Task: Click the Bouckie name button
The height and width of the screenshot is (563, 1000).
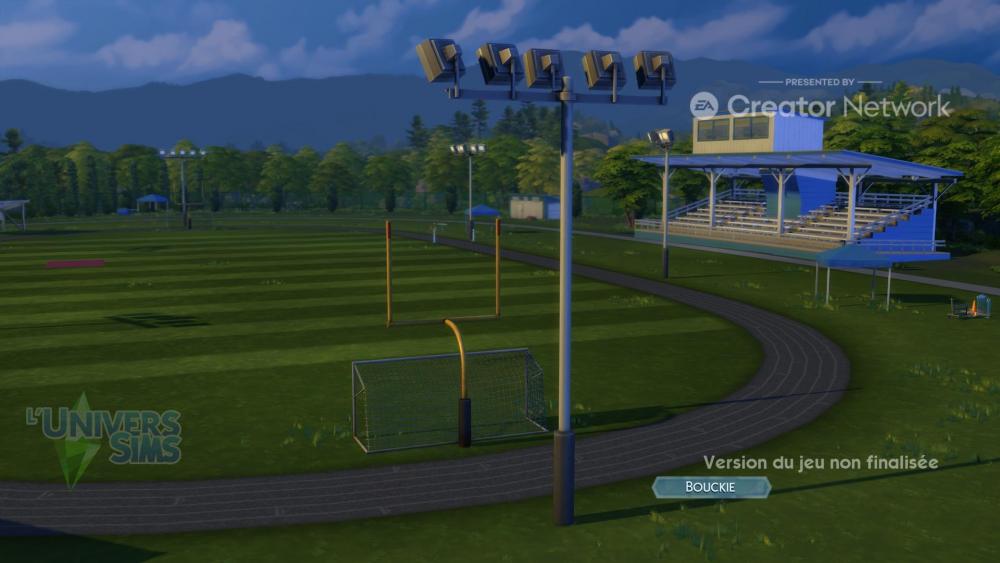Action: click(x=711, y=487)
